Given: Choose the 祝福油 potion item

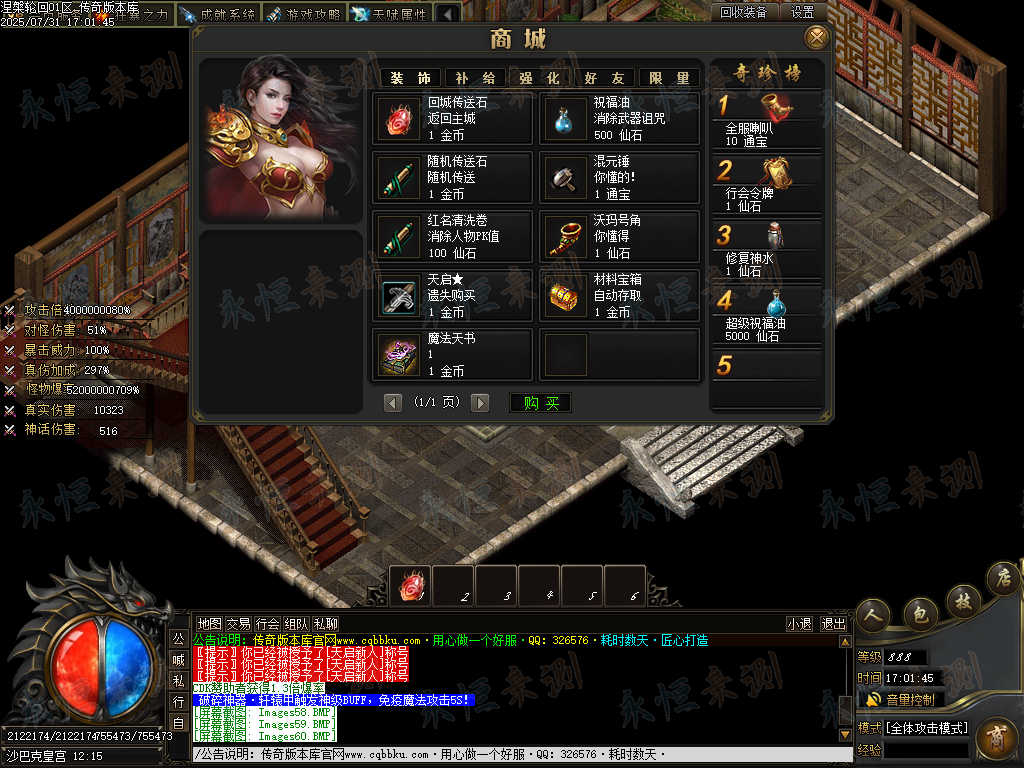Looking at the screenshot, I should (619, 119).
